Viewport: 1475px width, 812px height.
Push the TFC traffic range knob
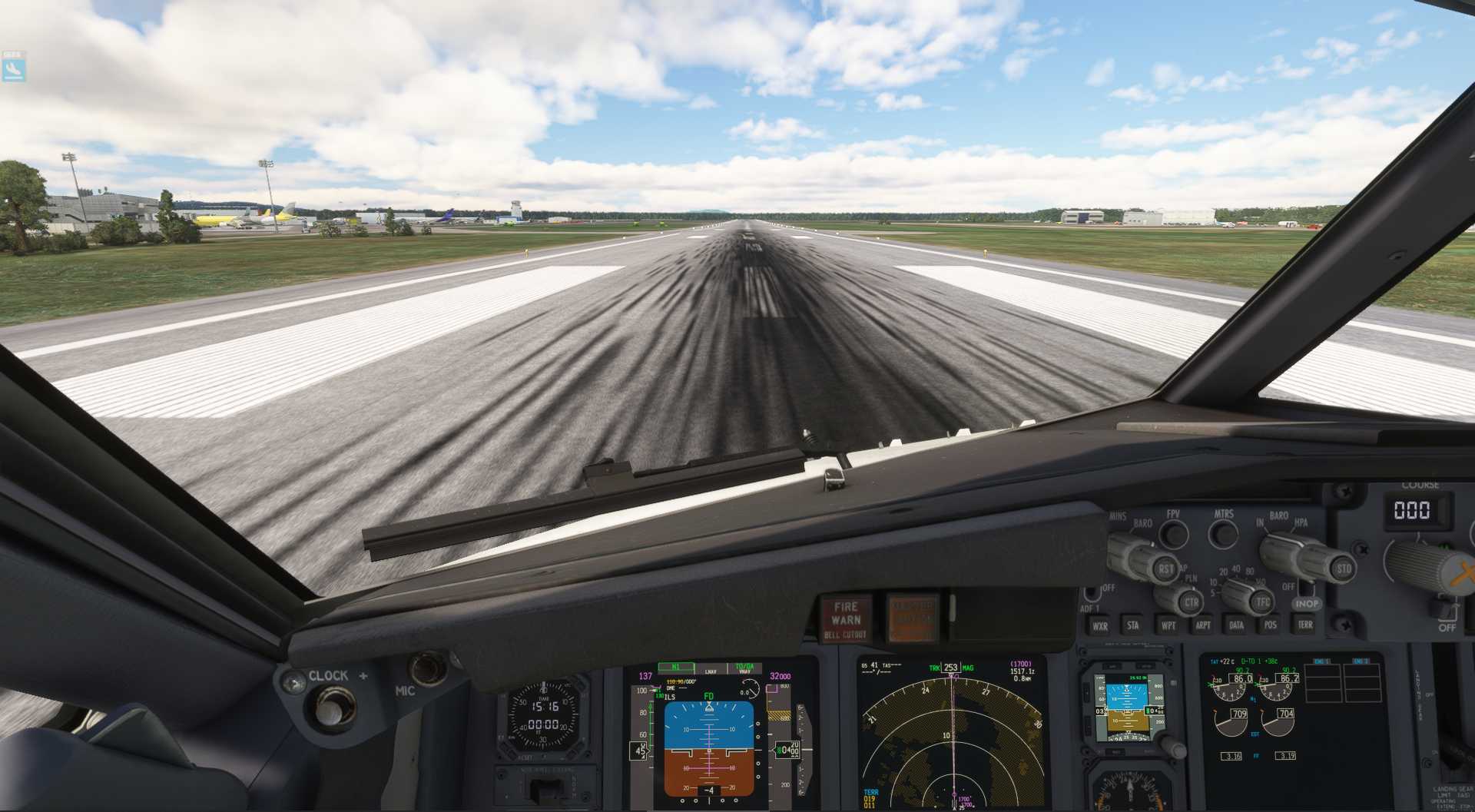[x=1262, y=602]
